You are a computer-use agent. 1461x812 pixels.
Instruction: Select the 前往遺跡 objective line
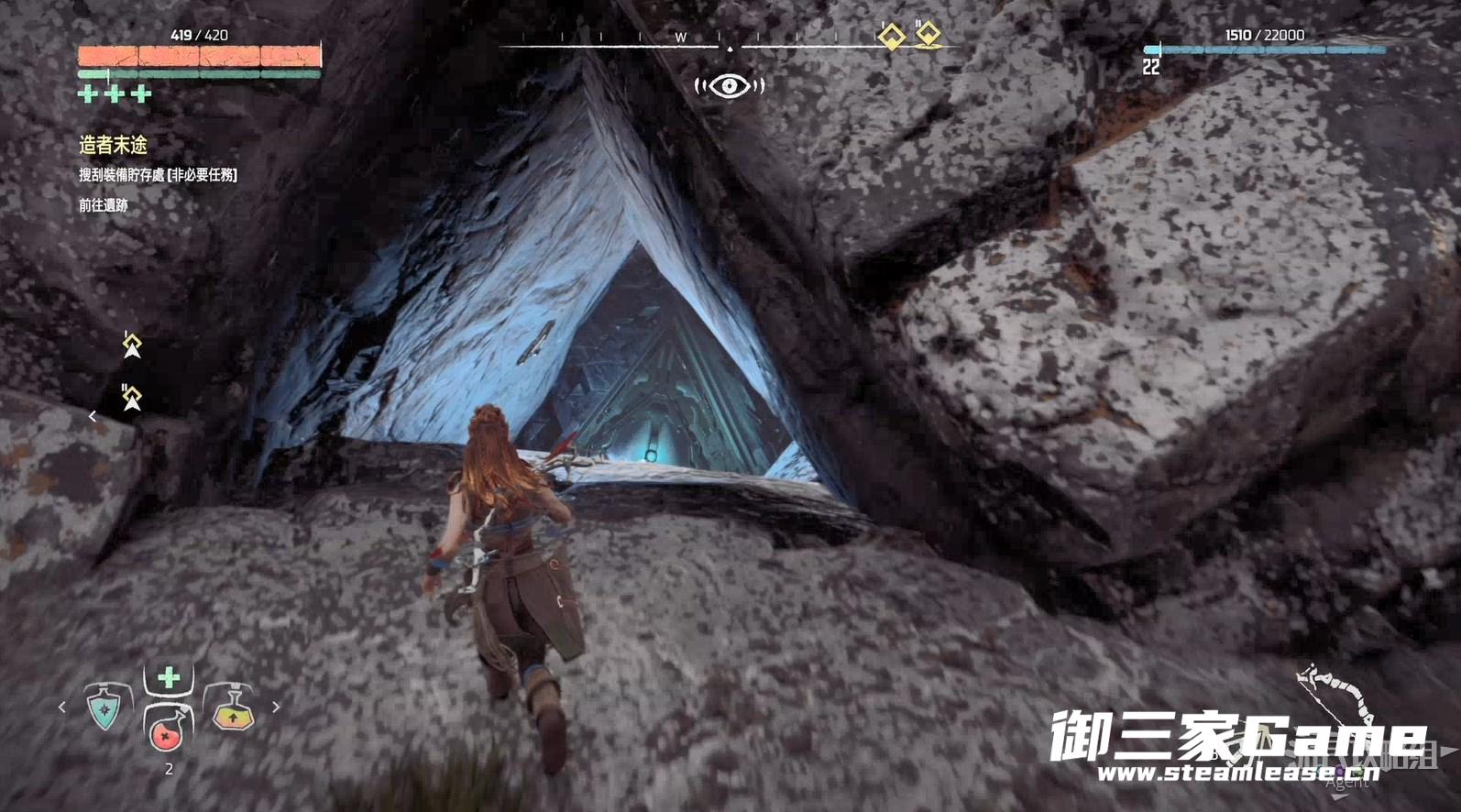[104, 205]
